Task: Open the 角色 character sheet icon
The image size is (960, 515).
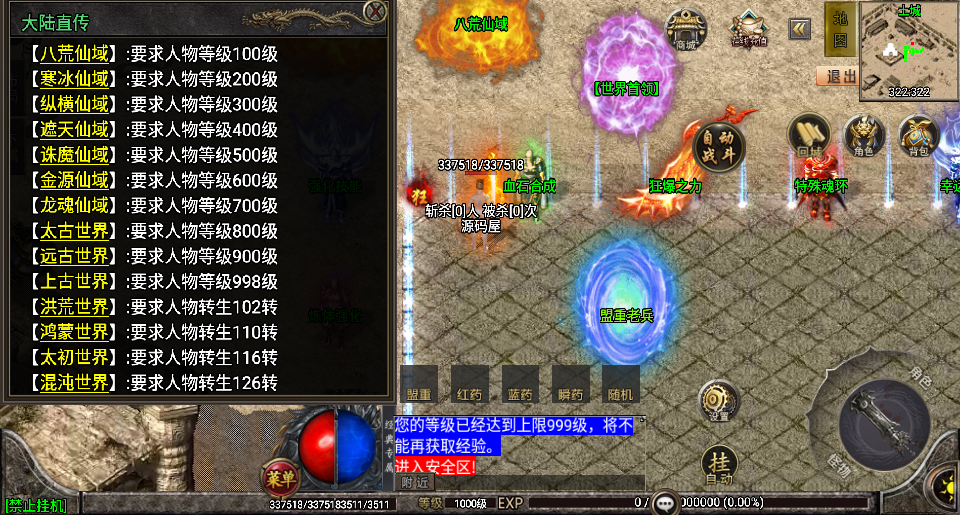Action: coord(865,136)
